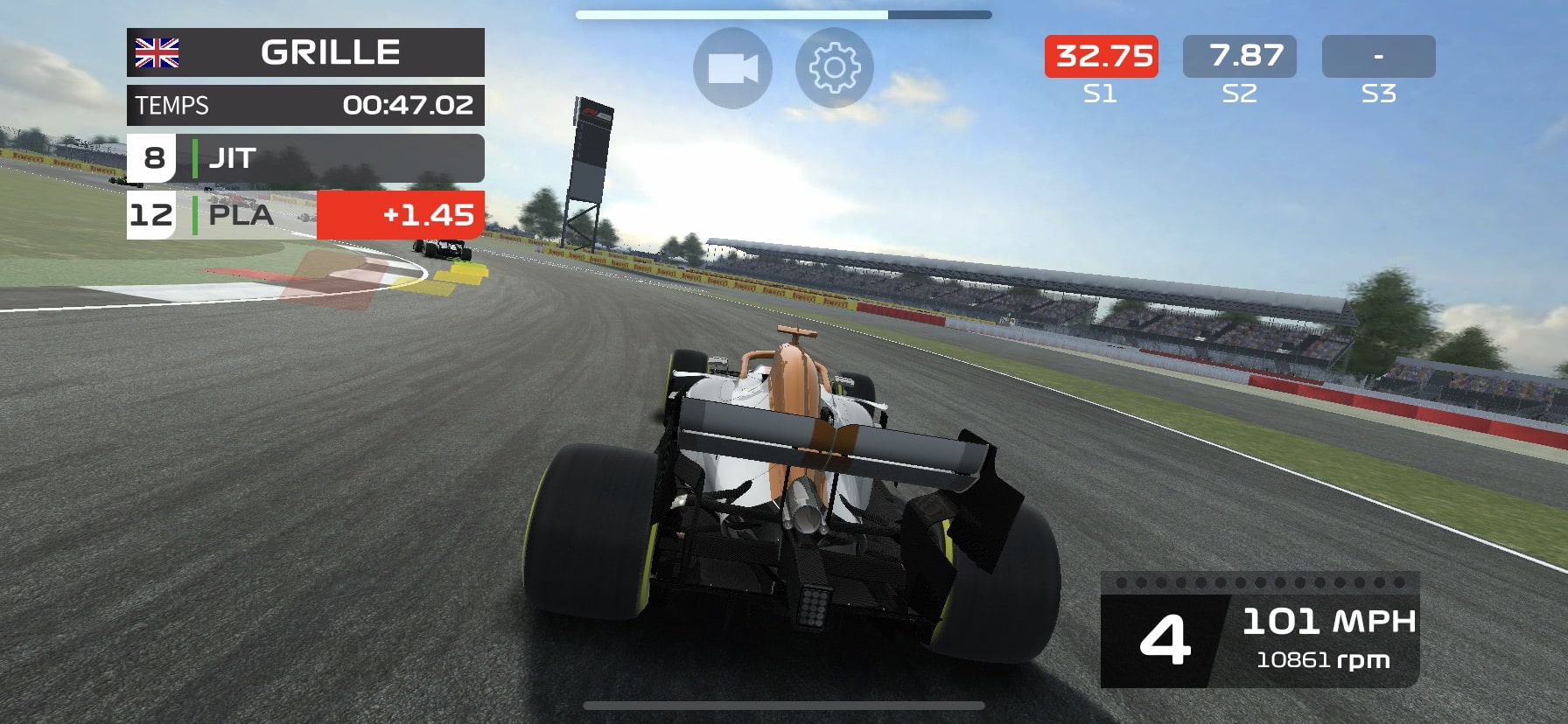1568x724 pixels.
Task: Select the S2 sector time display
Action: (1241, 56)
